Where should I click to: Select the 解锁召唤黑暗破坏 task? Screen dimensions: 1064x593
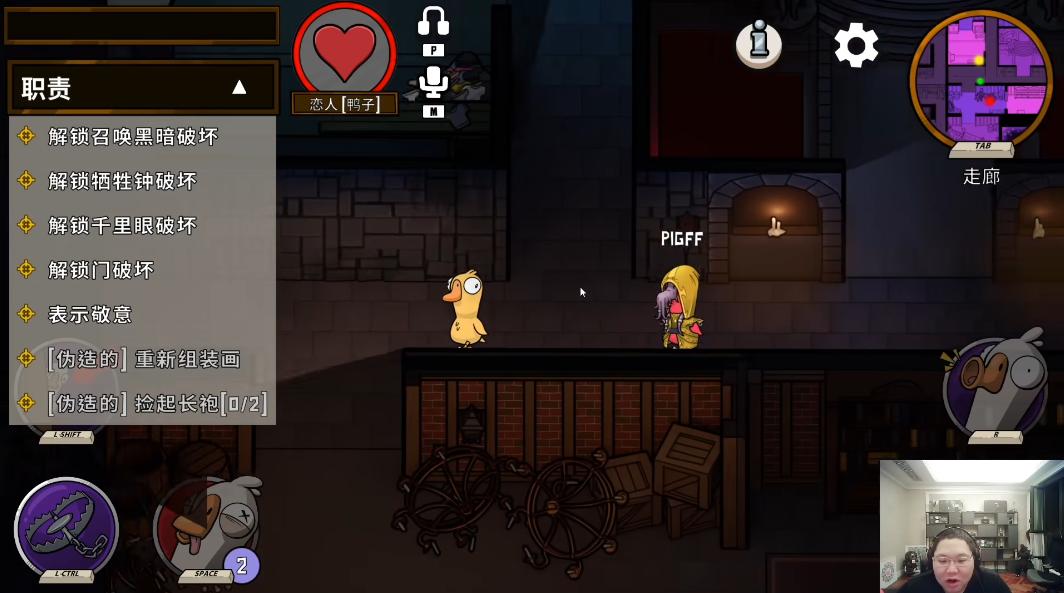(133, 137)
